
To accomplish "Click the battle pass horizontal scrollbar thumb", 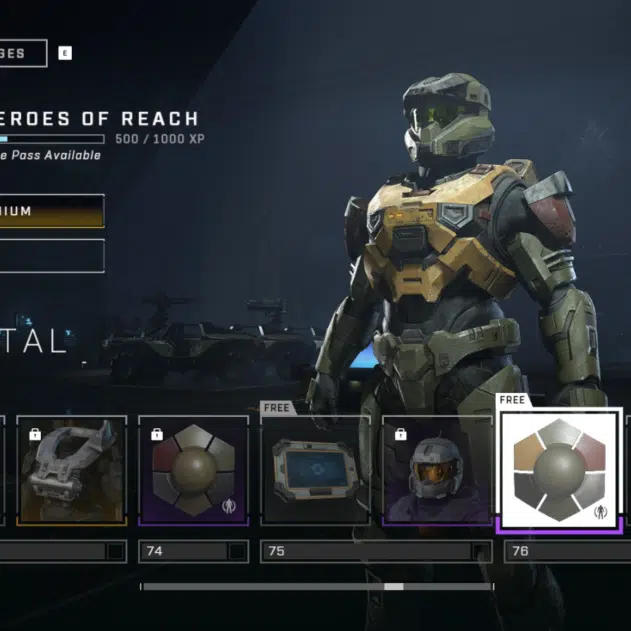I will point(394,587).
